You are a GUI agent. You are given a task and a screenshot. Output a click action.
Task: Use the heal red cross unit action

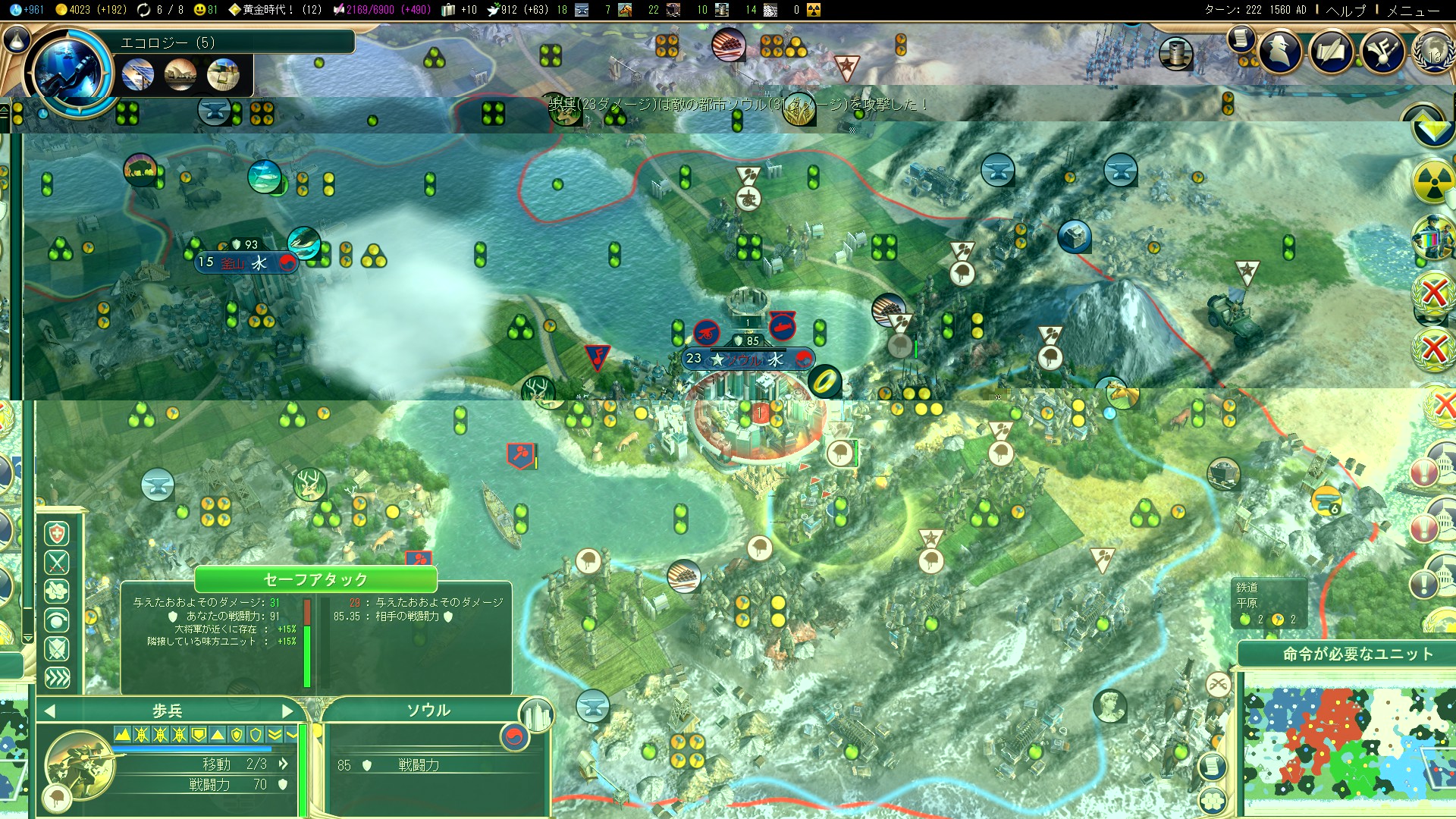point(57,534)
